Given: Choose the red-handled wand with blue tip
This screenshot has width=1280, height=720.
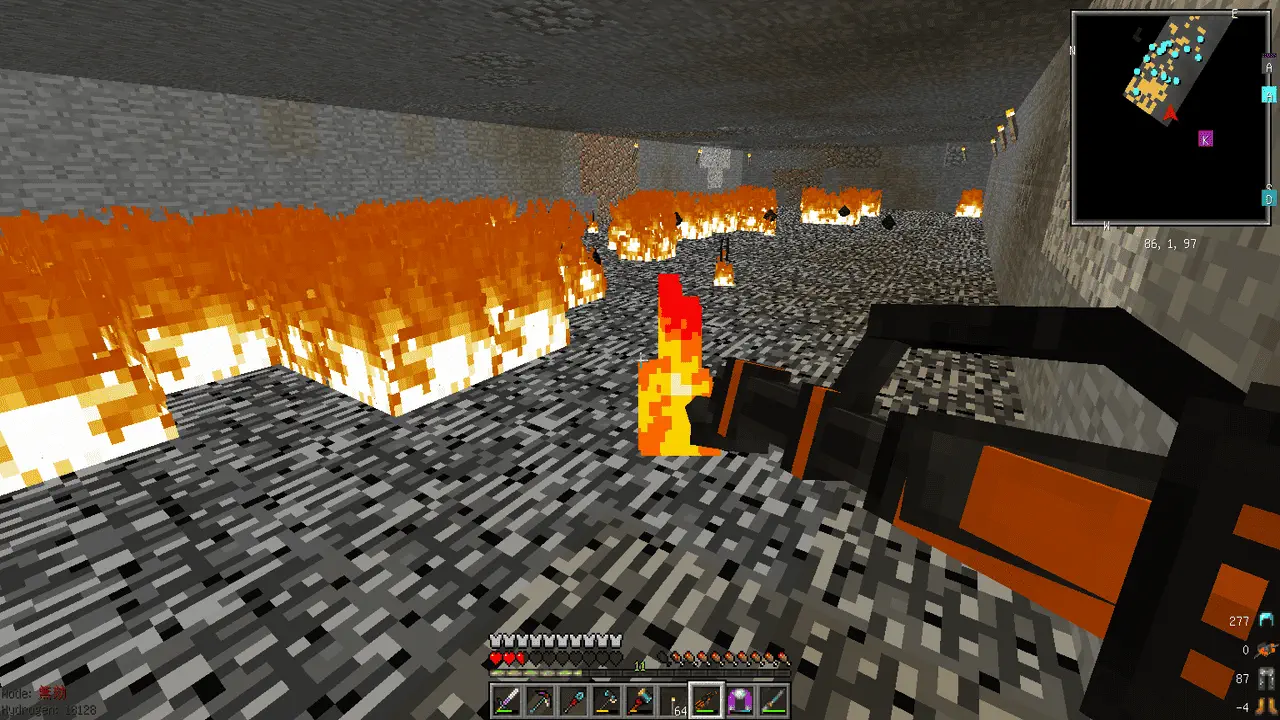Looking at the screenshot, I should tap(573, 700).
